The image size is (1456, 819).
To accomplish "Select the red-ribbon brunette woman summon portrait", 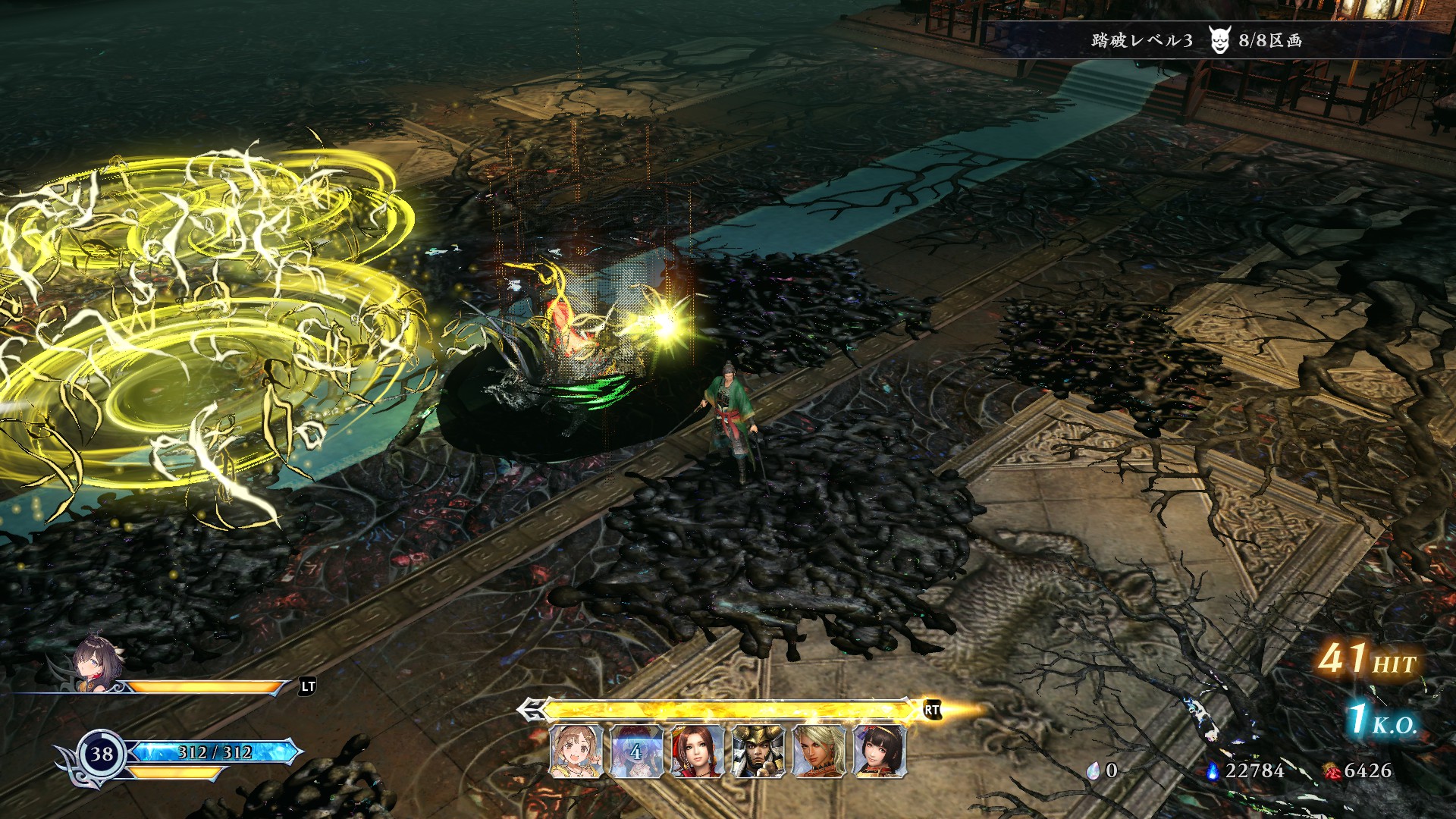I will 697,752.
